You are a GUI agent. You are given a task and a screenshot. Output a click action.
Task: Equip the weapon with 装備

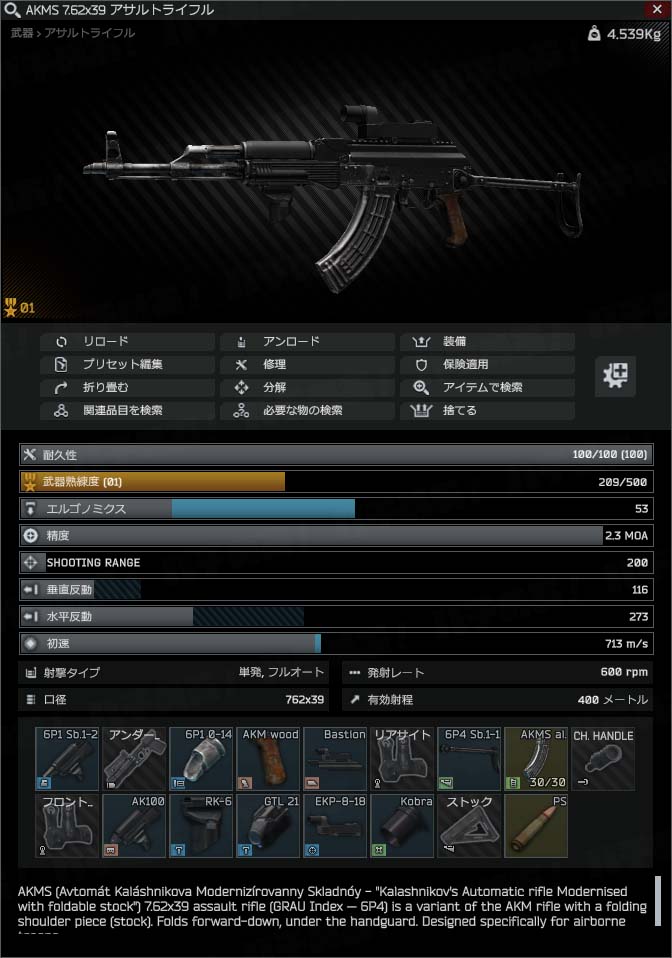click(x=487, y=341)
